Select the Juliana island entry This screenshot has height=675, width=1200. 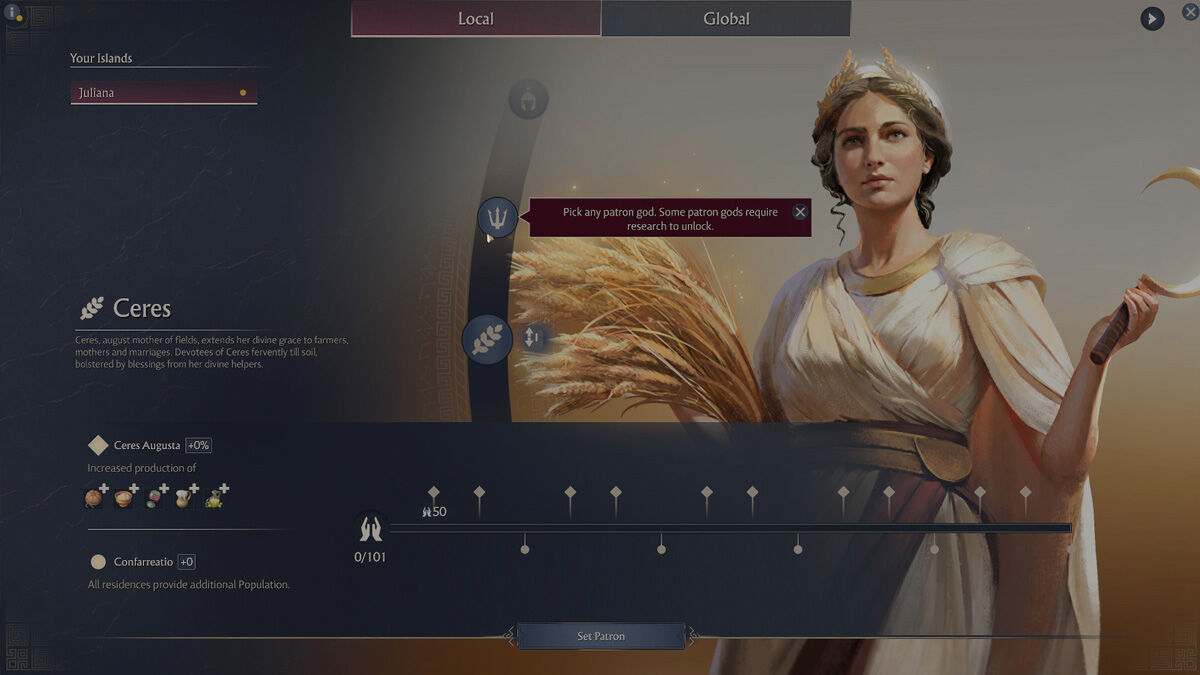tap(163, 93)
